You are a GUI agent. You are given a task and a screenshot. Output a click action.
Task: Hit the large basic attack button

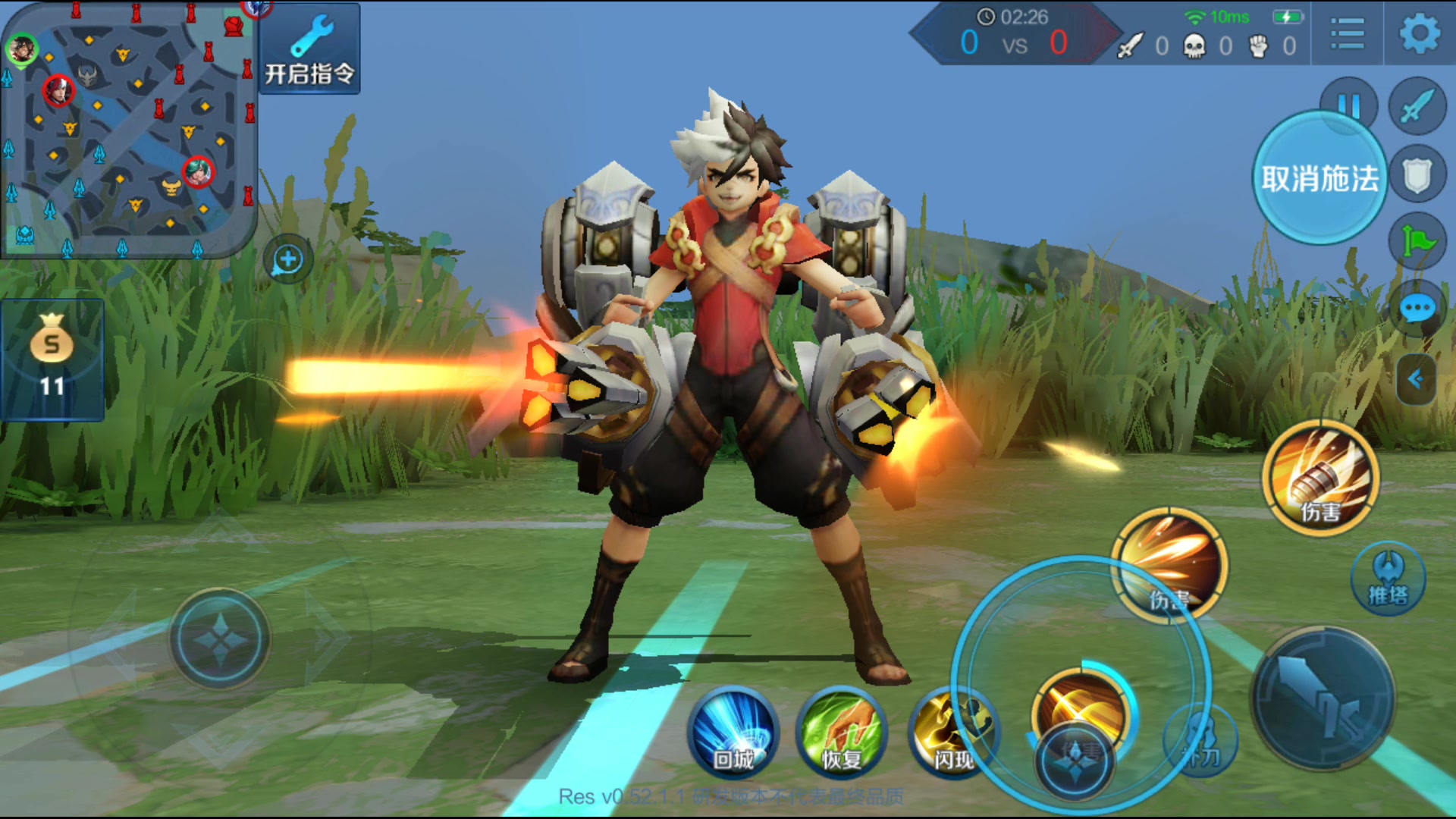point(1323,699)
